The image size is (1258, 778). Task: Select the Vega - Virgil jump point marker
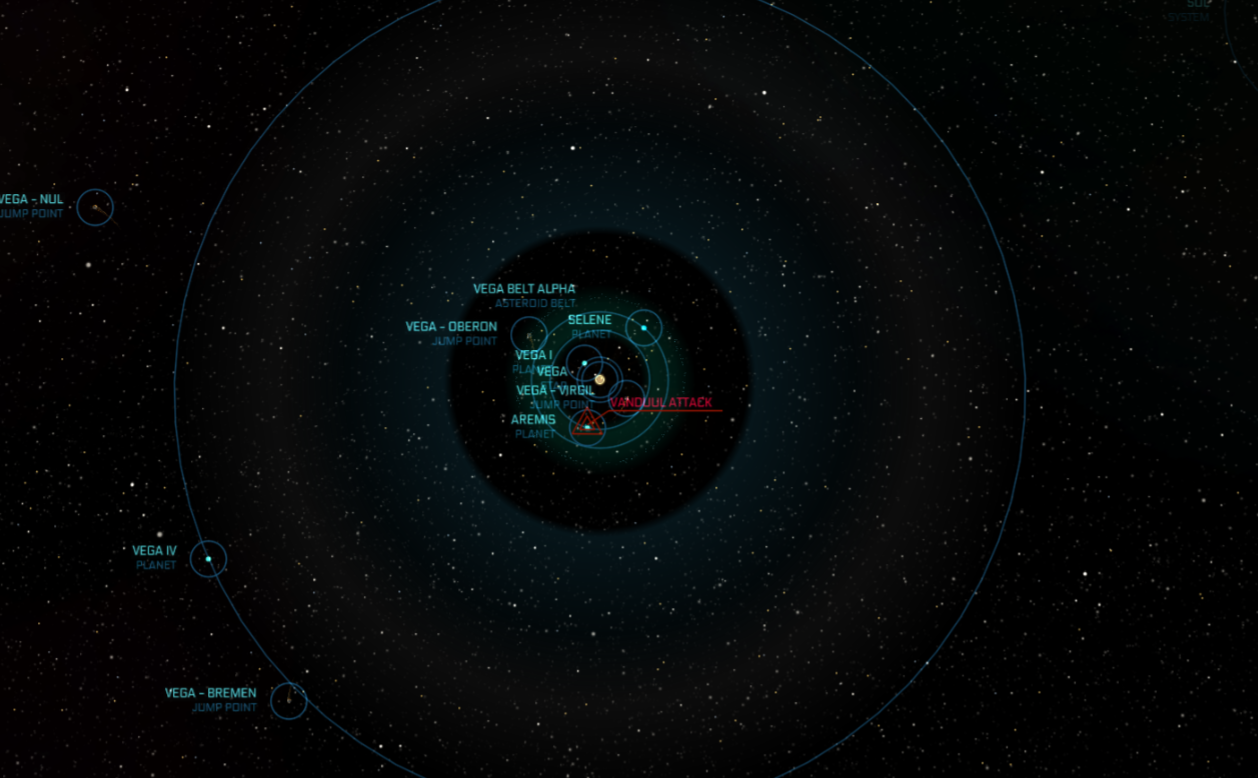[x=626, y=399]
